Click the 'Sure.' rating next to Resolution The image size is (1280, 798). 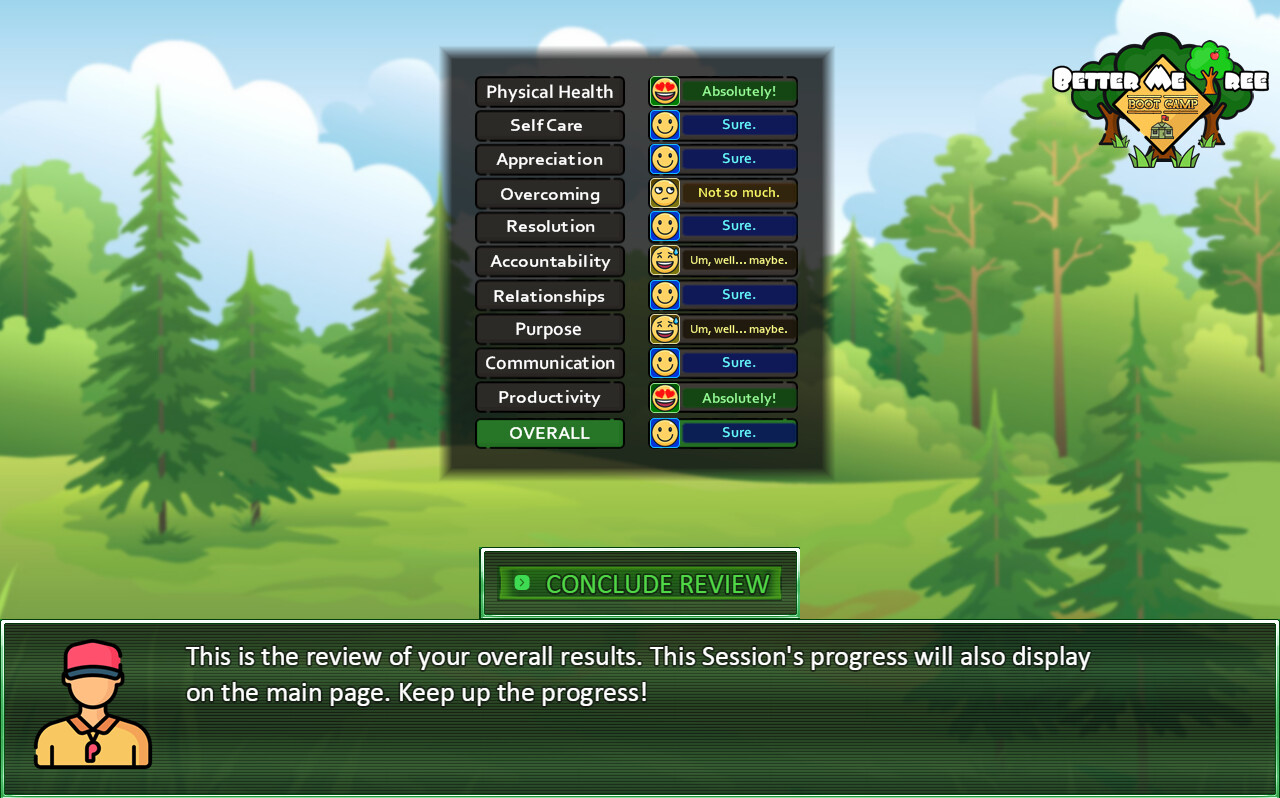[x=738, y=226]
